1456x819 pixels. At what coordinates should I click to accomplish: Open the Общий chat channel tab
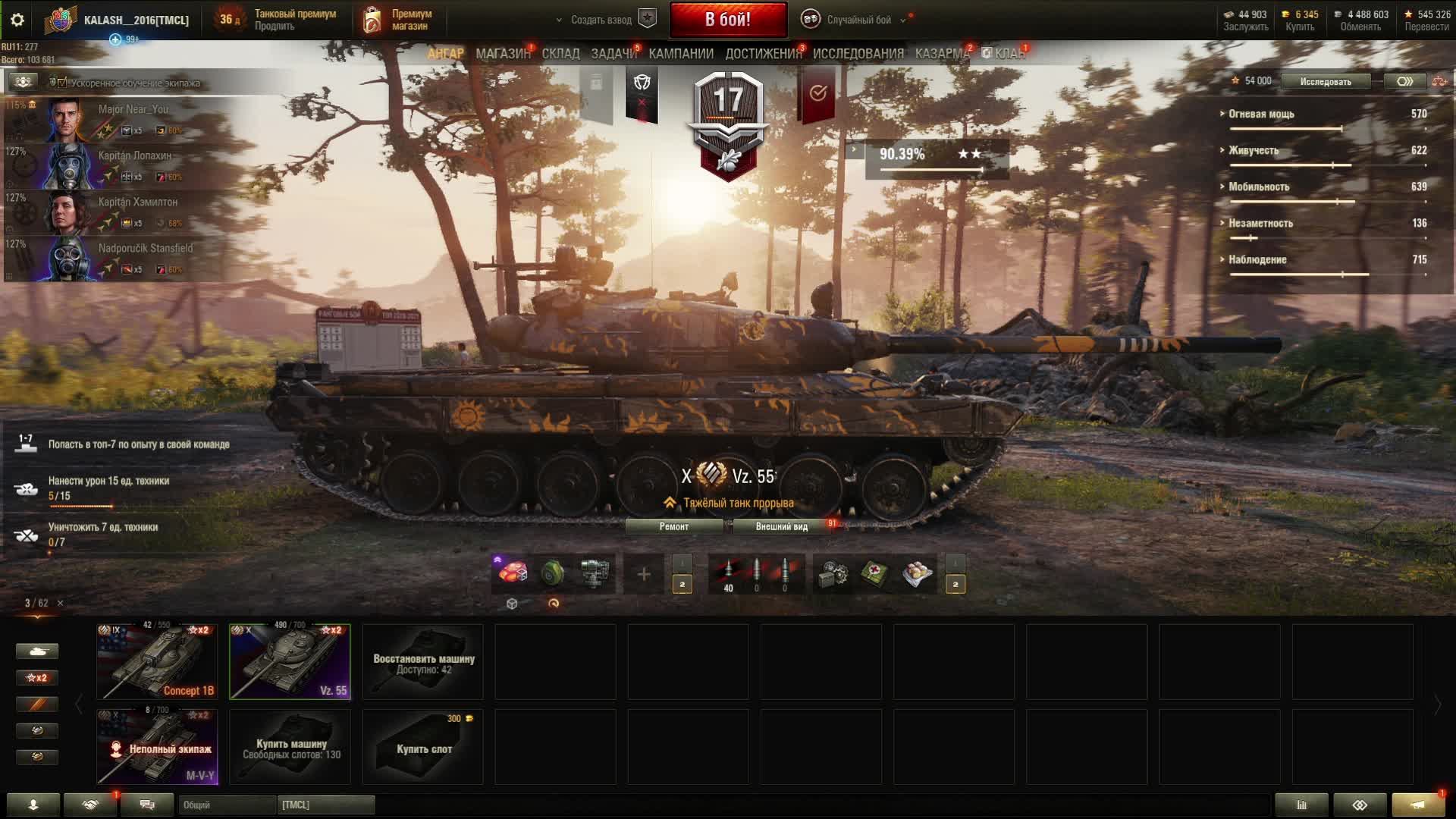(227, 805)
